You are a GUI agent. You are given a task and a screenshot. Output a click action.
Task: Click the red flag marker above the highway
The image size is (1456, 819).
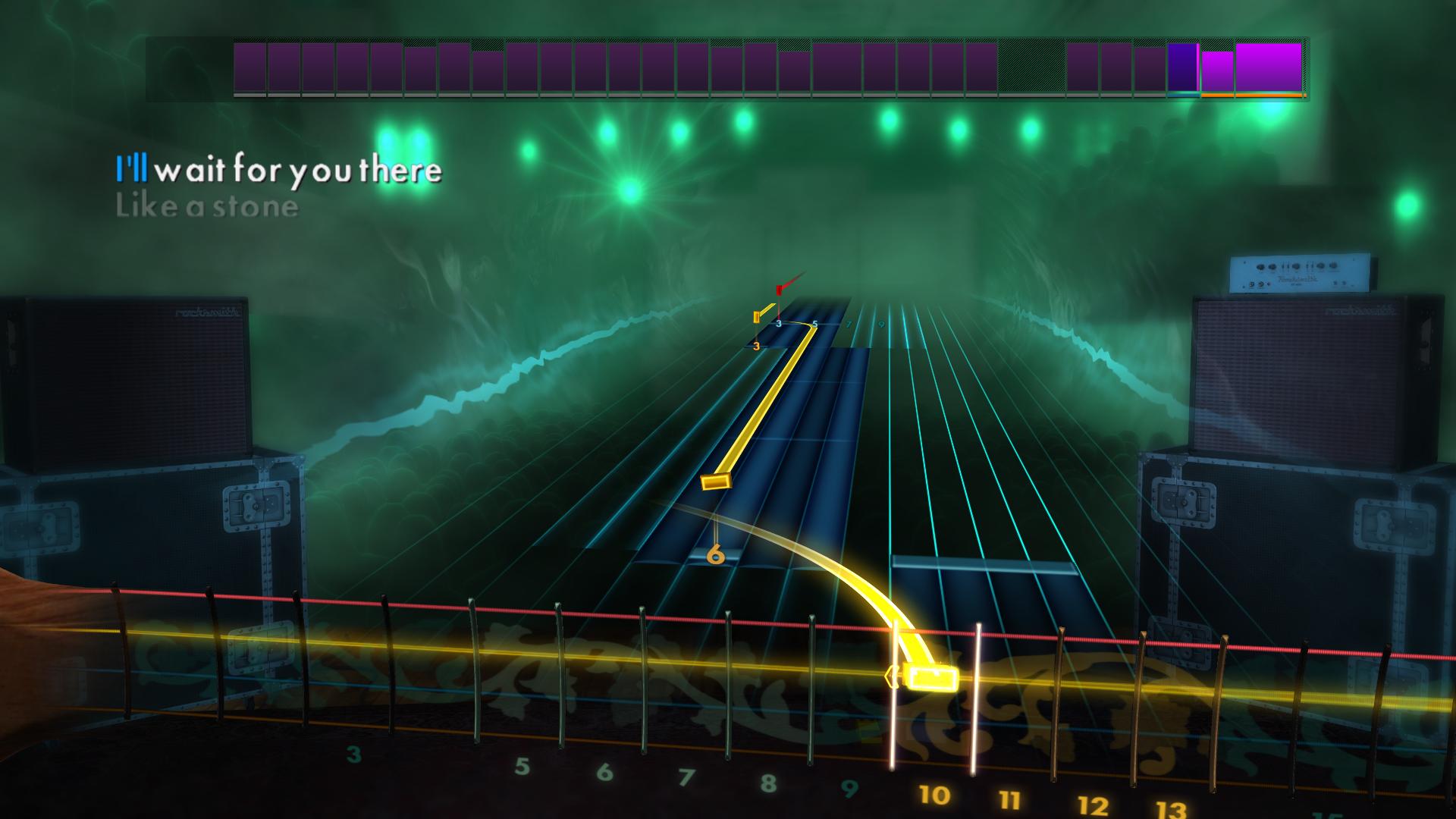tap(780, 288)
